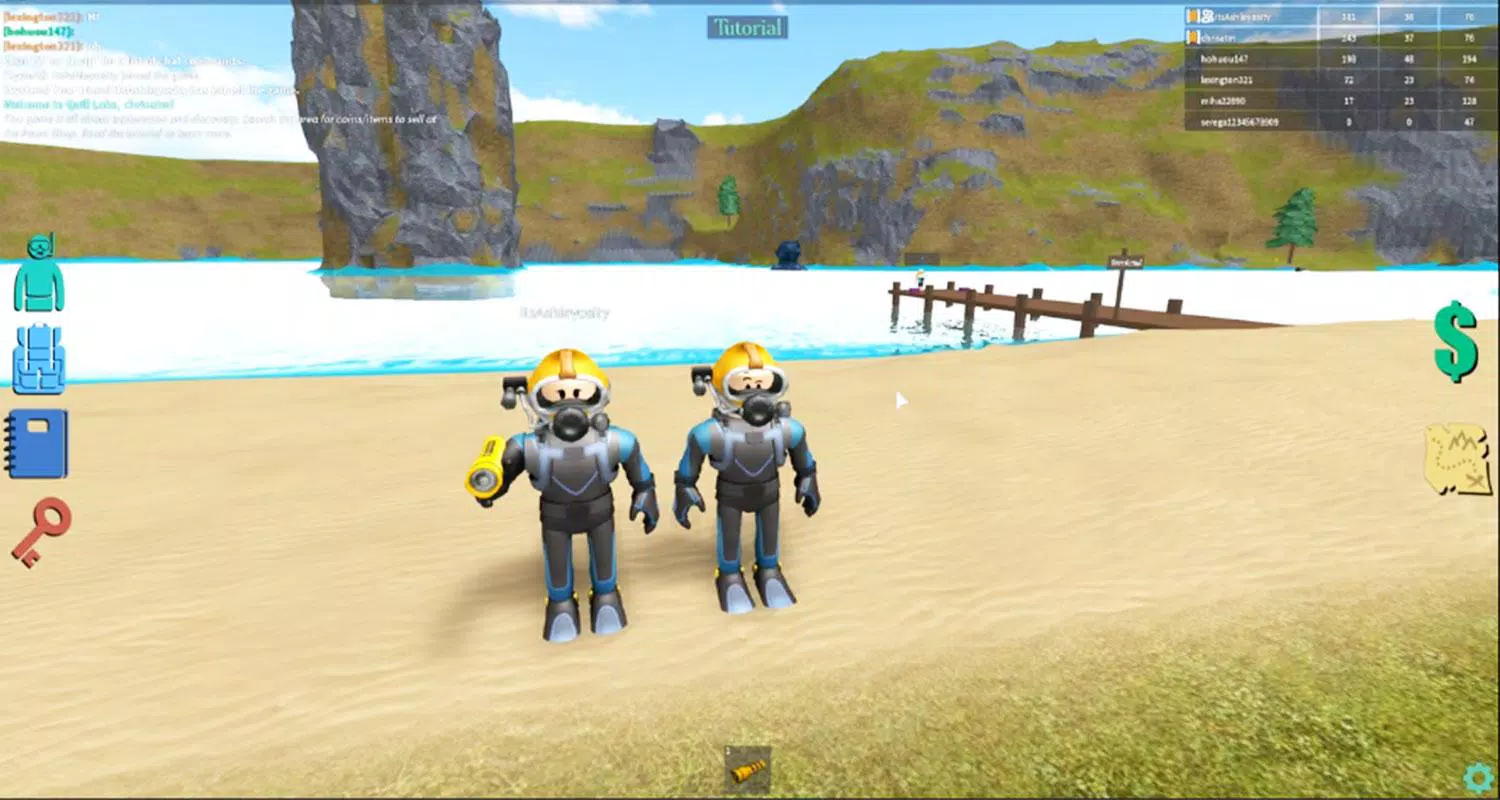Open the Tutorial banner

pos(748,27)
